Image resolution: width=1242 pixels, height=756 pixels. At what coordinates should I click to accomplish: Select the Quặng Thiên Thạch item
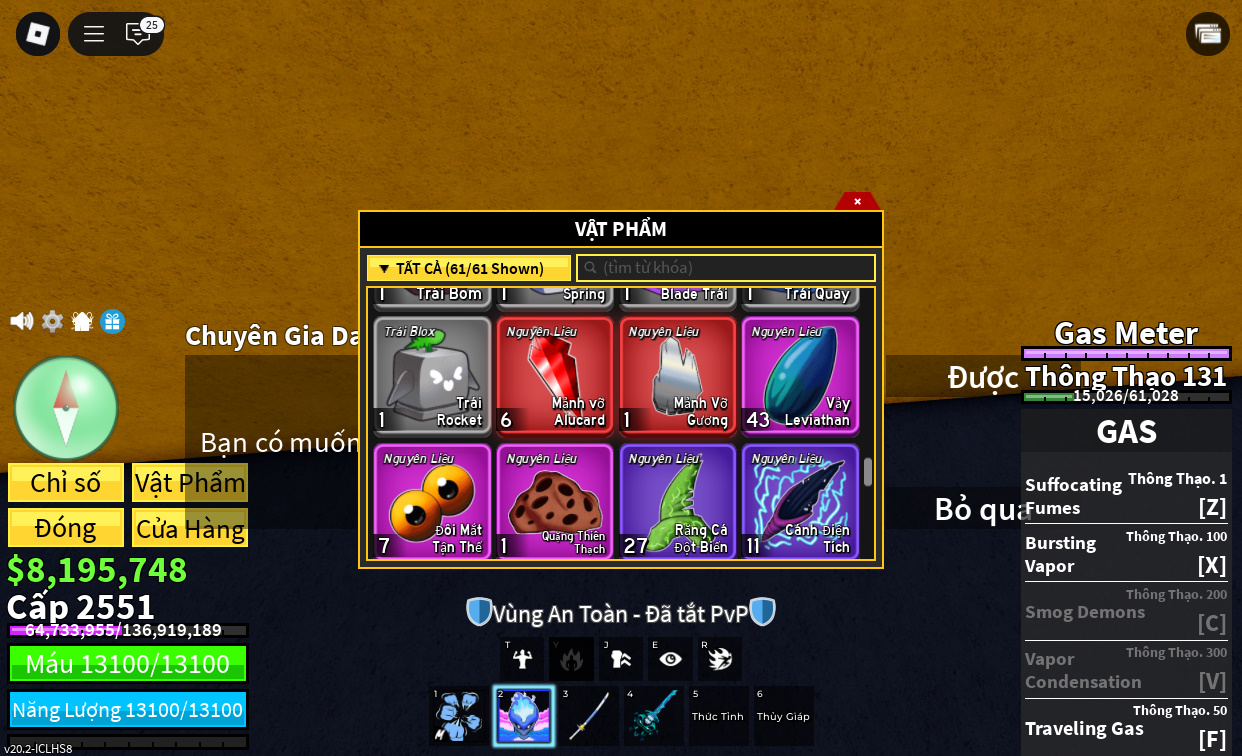pyautogui.click(x=555, y=501)
